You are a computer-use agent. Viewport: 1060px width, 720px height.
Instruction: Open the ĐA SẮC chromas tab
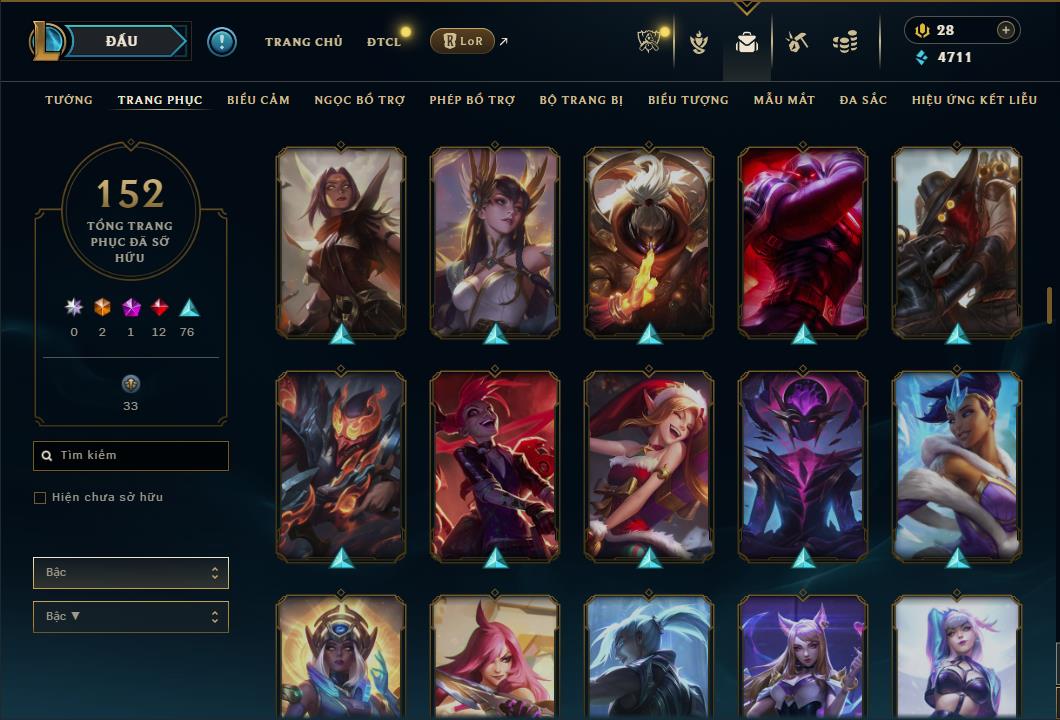[863, 100]
